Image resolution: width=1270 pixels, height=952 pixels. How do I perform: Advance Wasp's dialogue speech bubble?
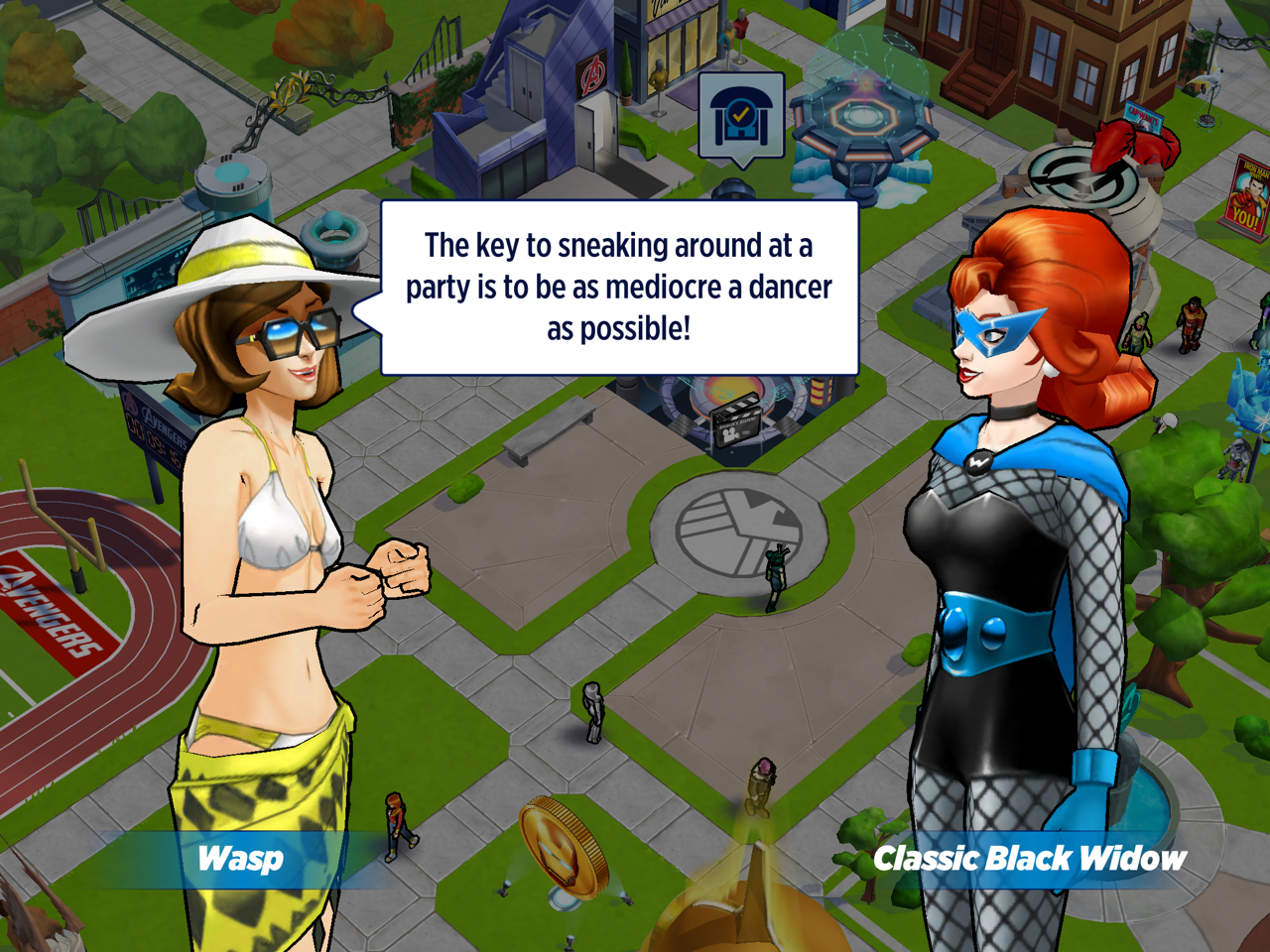point(619,288)
